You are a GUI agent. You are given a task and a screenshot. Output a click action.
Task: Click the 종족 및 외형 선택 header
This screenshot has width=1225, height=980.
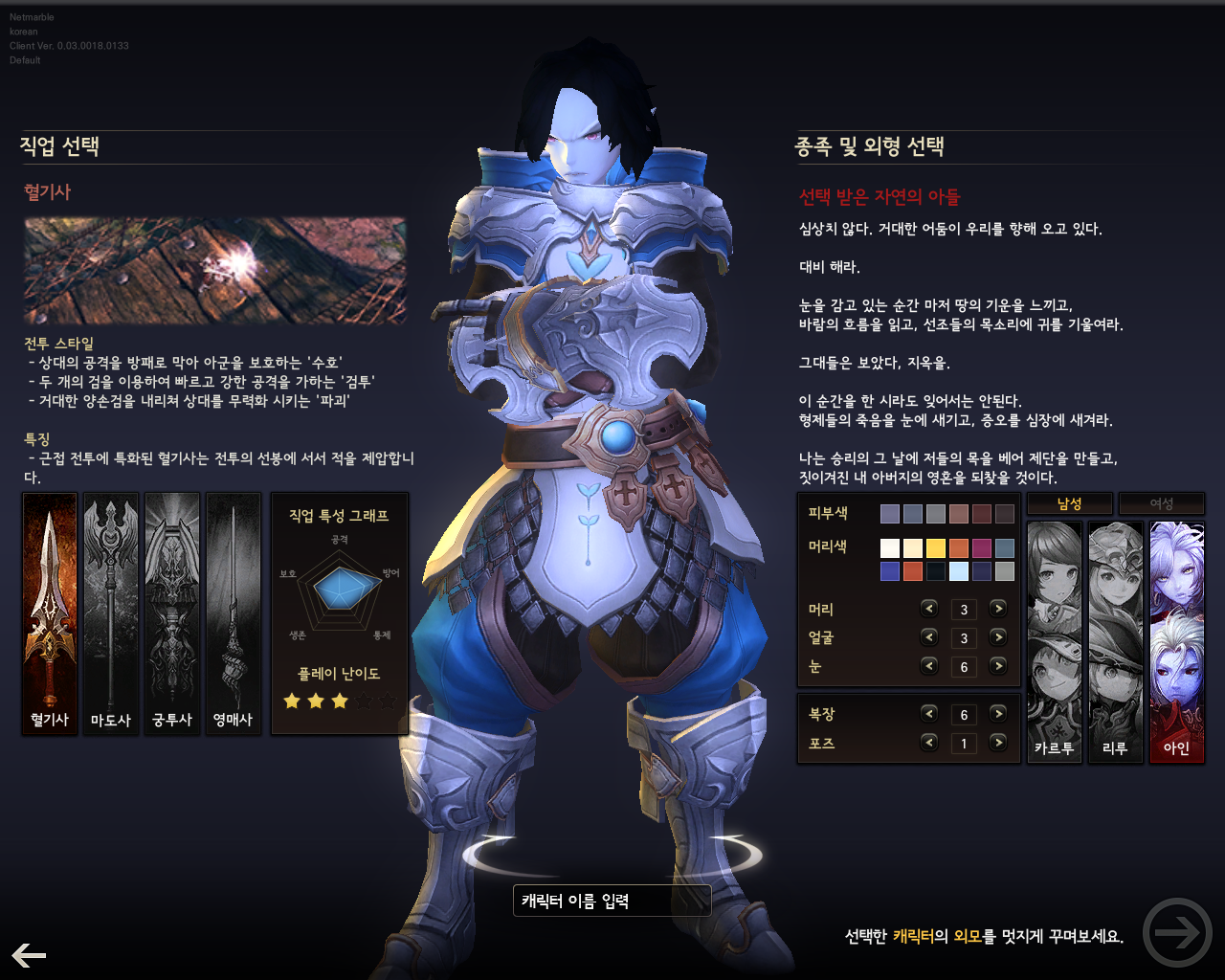(x=868, y=147)
